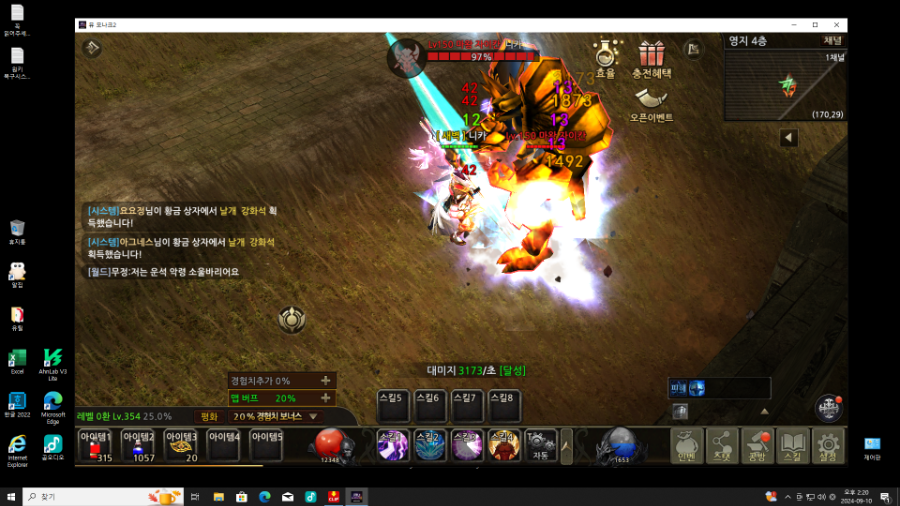Open the 설정 settings gear
This screenshot has height=506, width=900.
828,445
